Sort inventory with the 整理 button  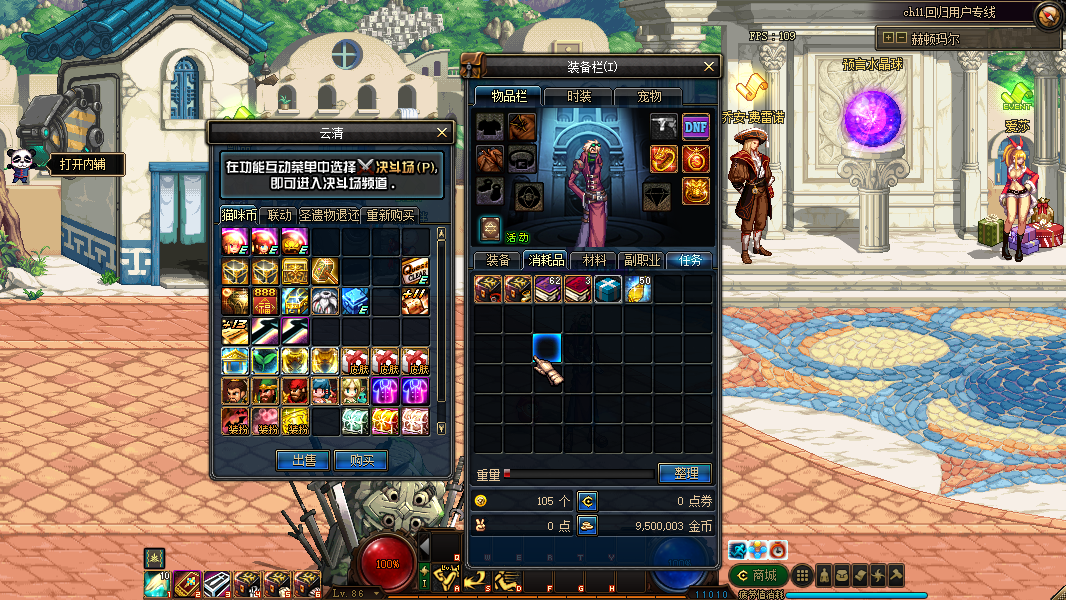tap(685, 473)
